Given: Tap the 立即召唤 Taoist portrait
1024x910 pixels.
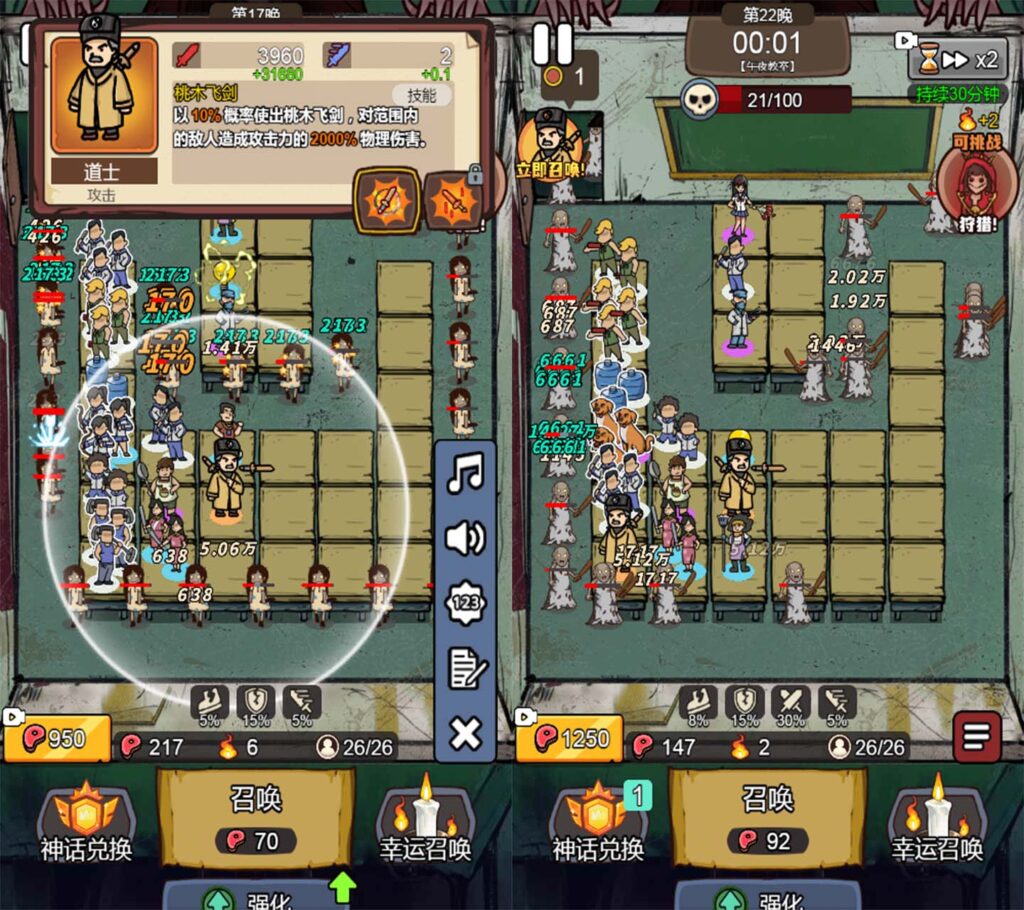Looking at the screenshot, I should coord(551,145).
